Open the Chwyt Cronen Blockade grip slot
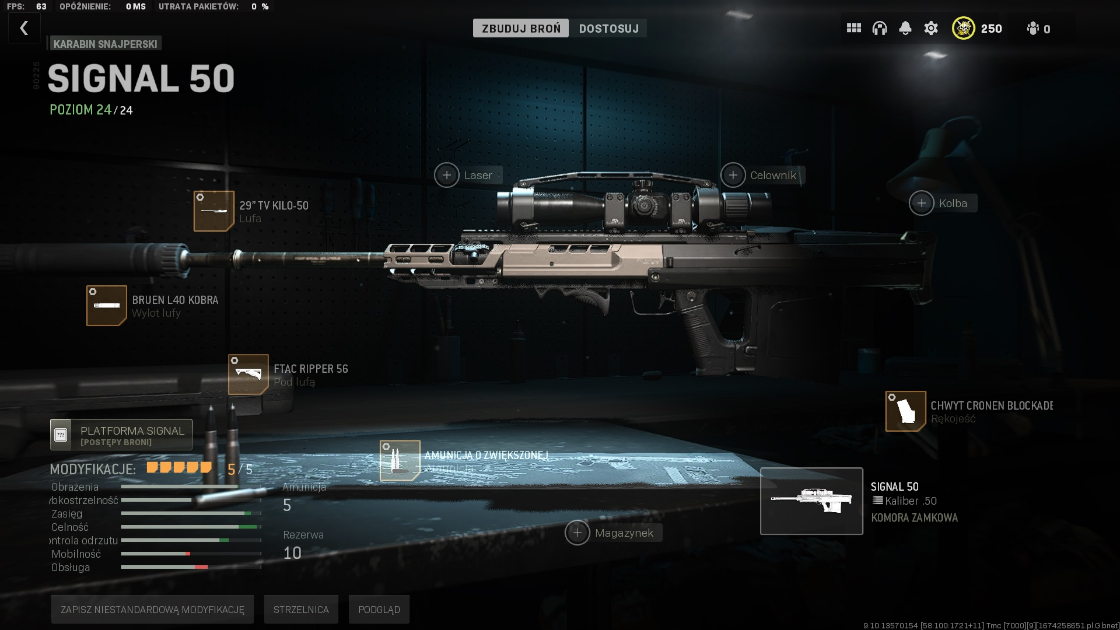Viewport: 1120px width, 630px height. [905, 411]
